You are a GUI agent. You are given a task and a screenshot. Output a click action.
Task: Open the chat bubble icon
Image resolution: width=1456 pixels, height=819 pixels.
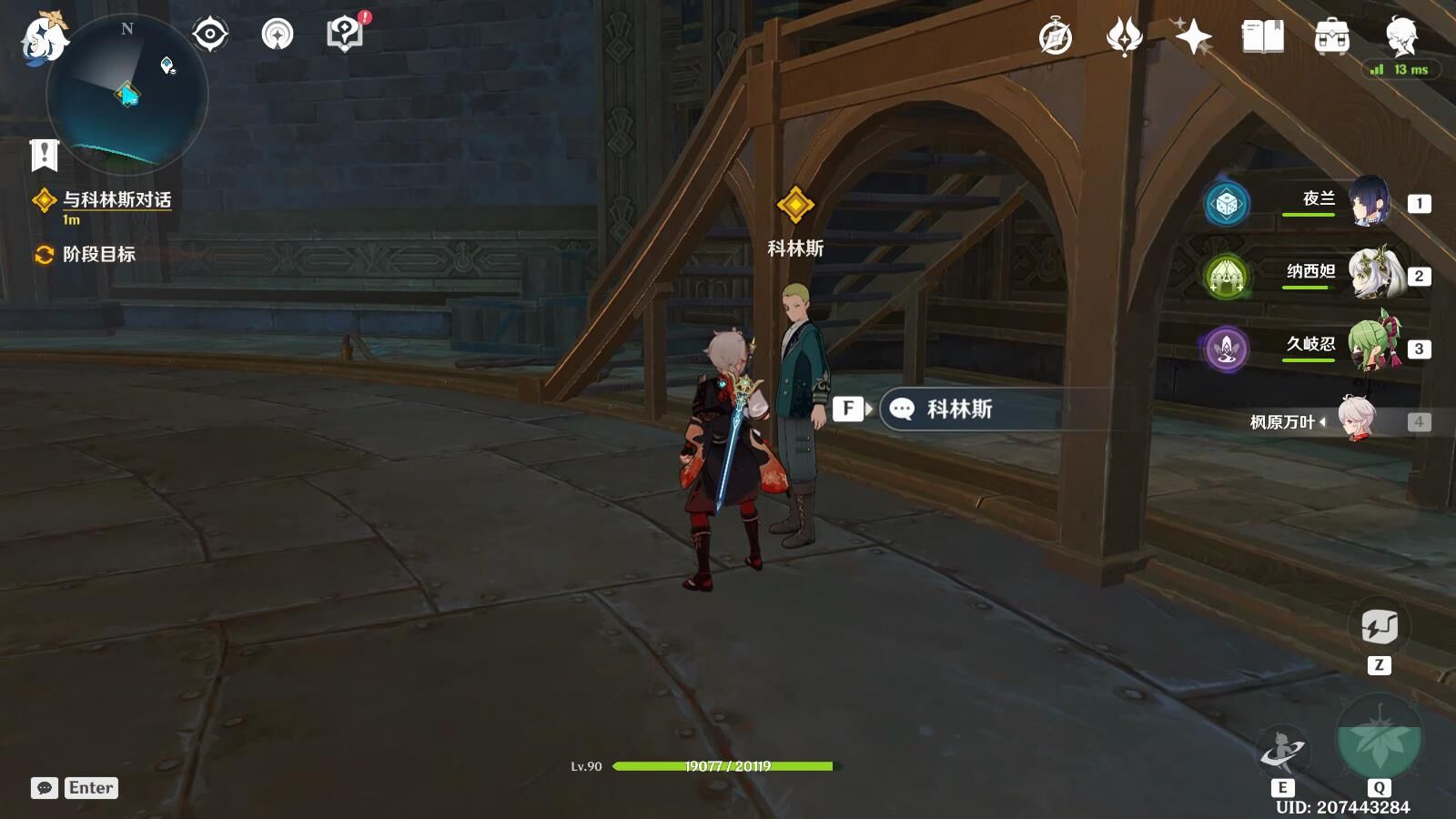(x=44, y=788)
